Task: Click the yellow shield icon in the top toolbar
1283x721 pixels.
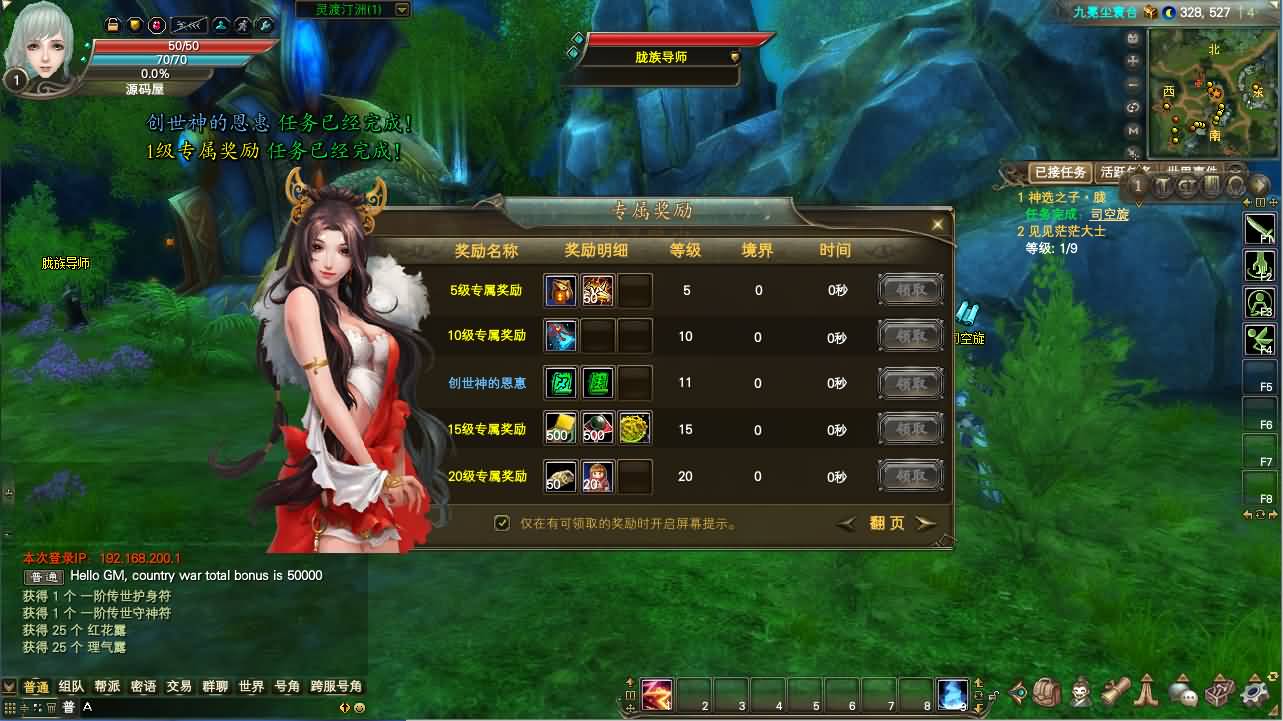Action: point(135,25)
